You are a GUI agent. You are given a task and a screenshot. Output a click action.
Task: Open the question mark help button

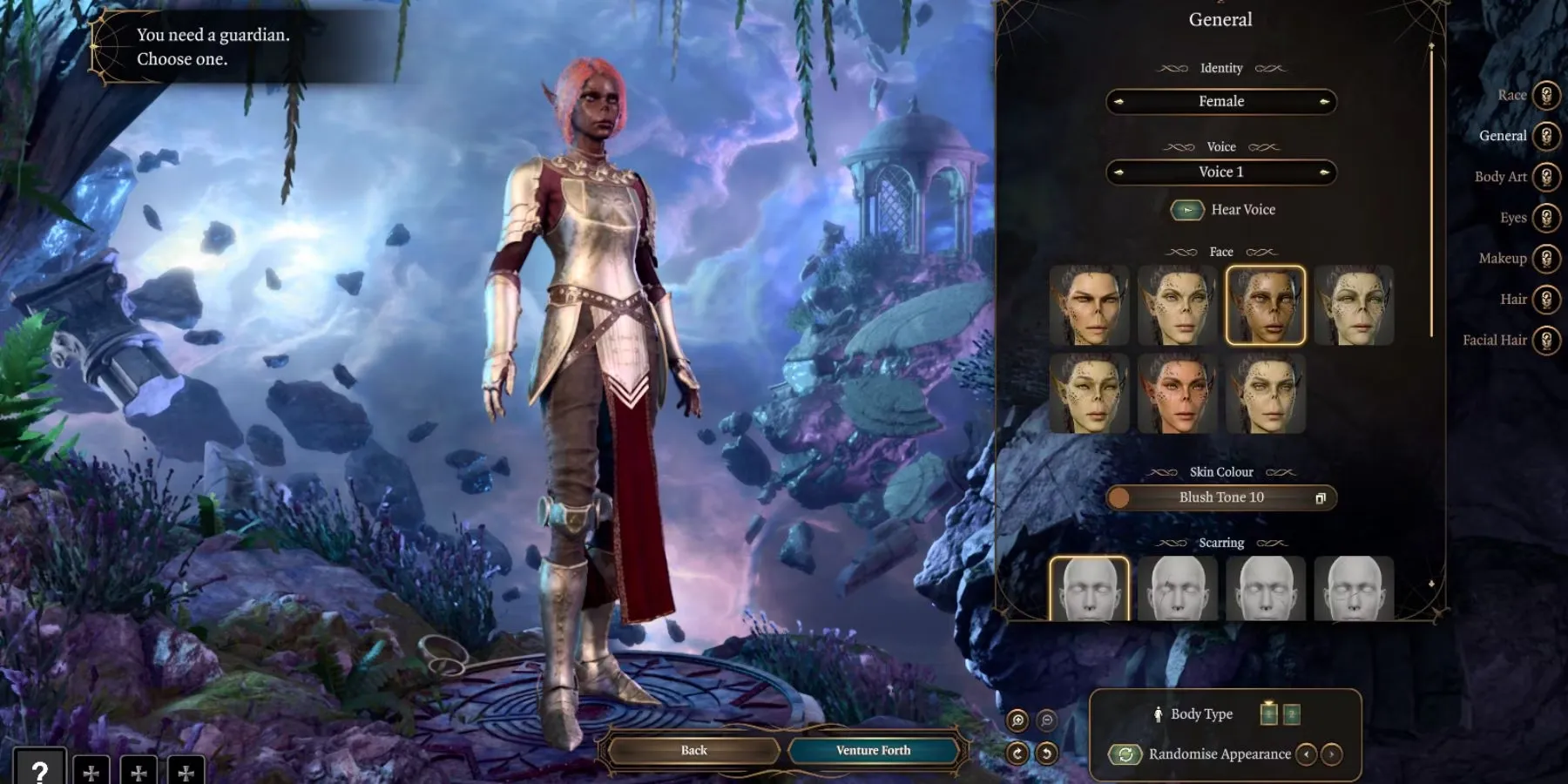[x=39, y=770]
